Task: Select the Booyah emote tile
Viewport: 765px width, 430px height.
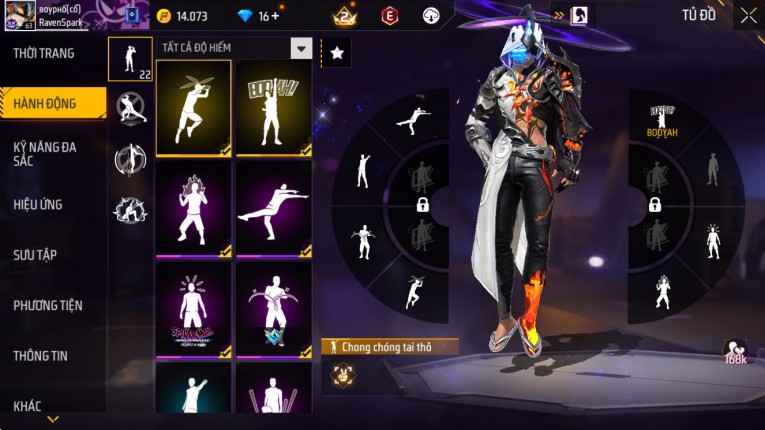Action: coord(273,108)
